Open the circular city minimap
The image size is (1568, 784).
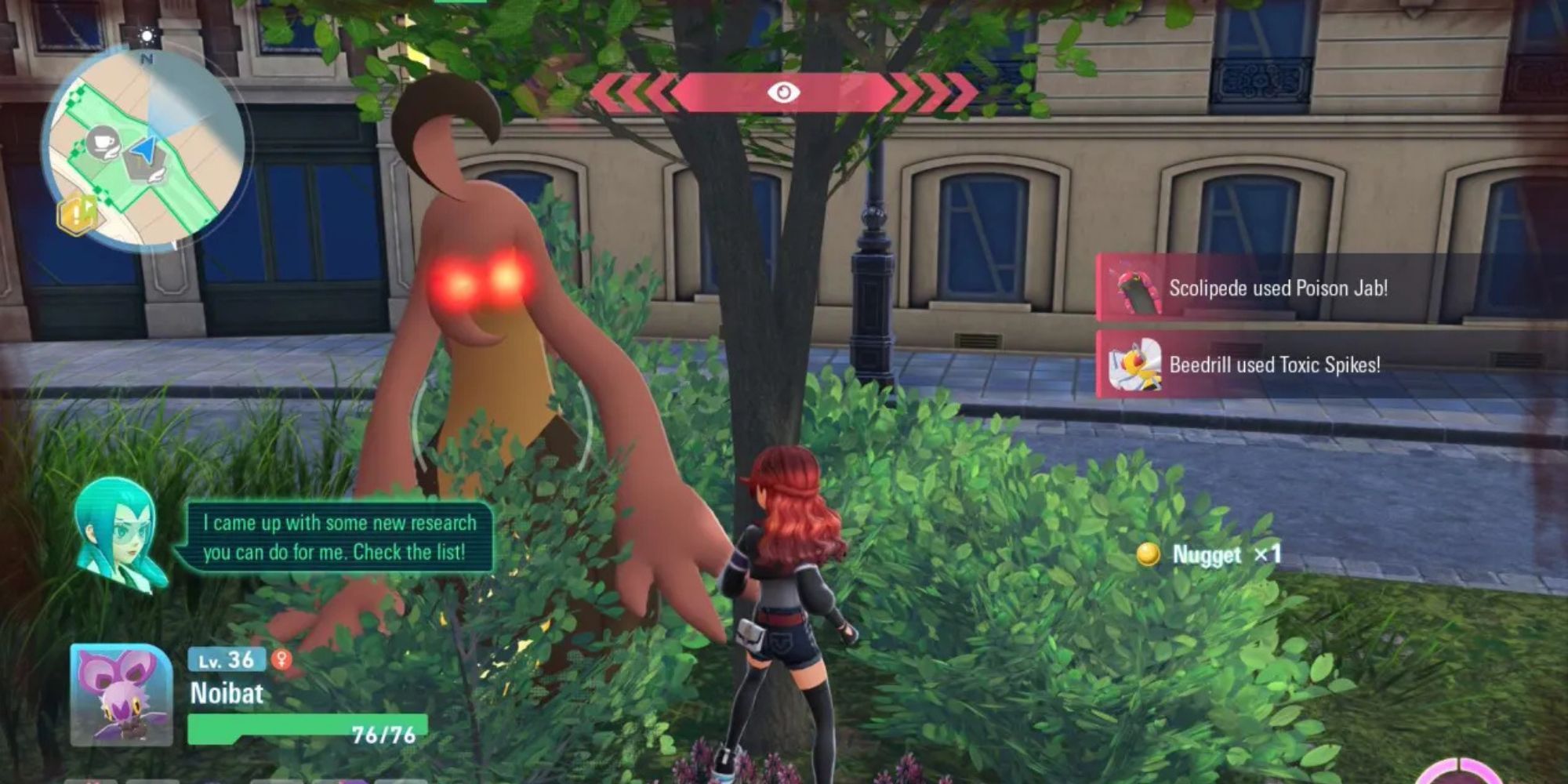[x=145, y=149]
